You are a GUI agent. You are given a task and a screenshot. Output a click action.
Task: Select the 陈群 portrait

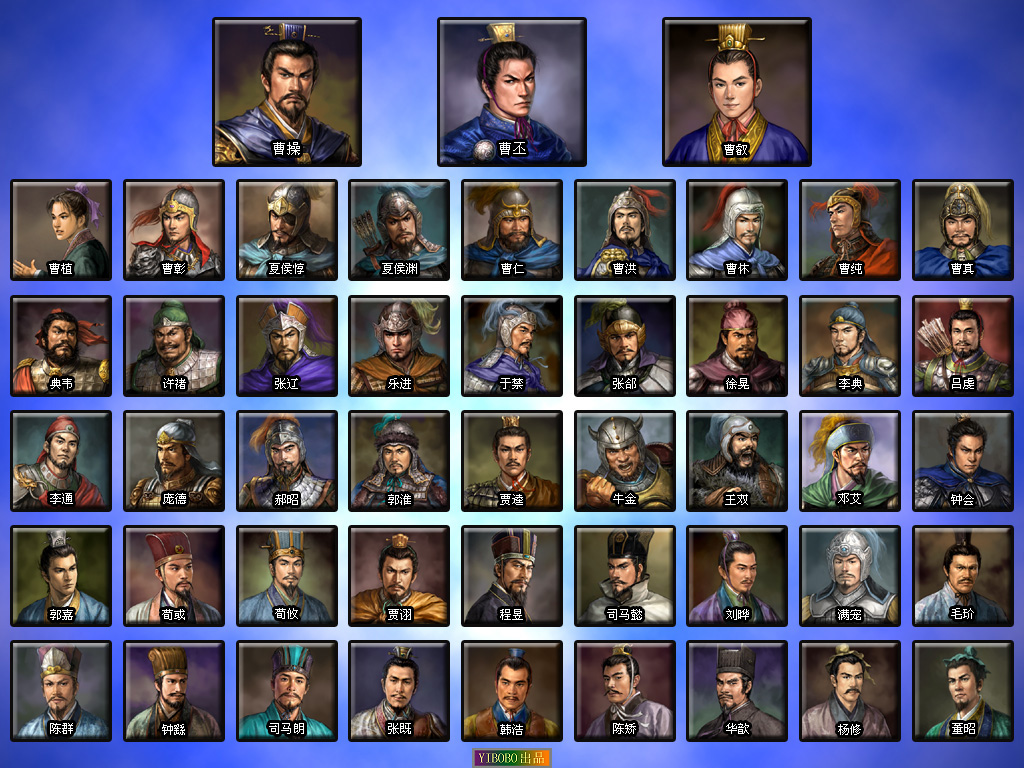(61, 691)
